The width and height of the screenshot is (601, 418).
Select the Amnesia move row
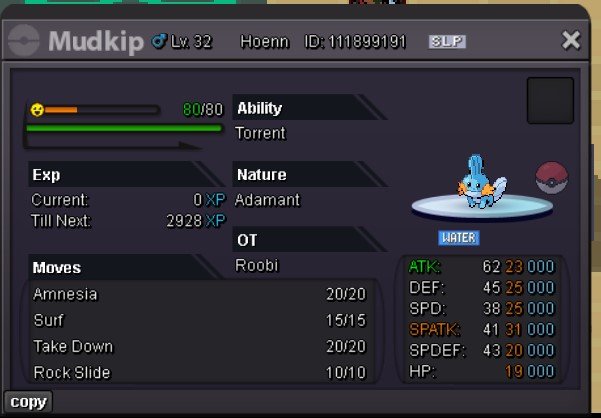(x=199, y=295)
